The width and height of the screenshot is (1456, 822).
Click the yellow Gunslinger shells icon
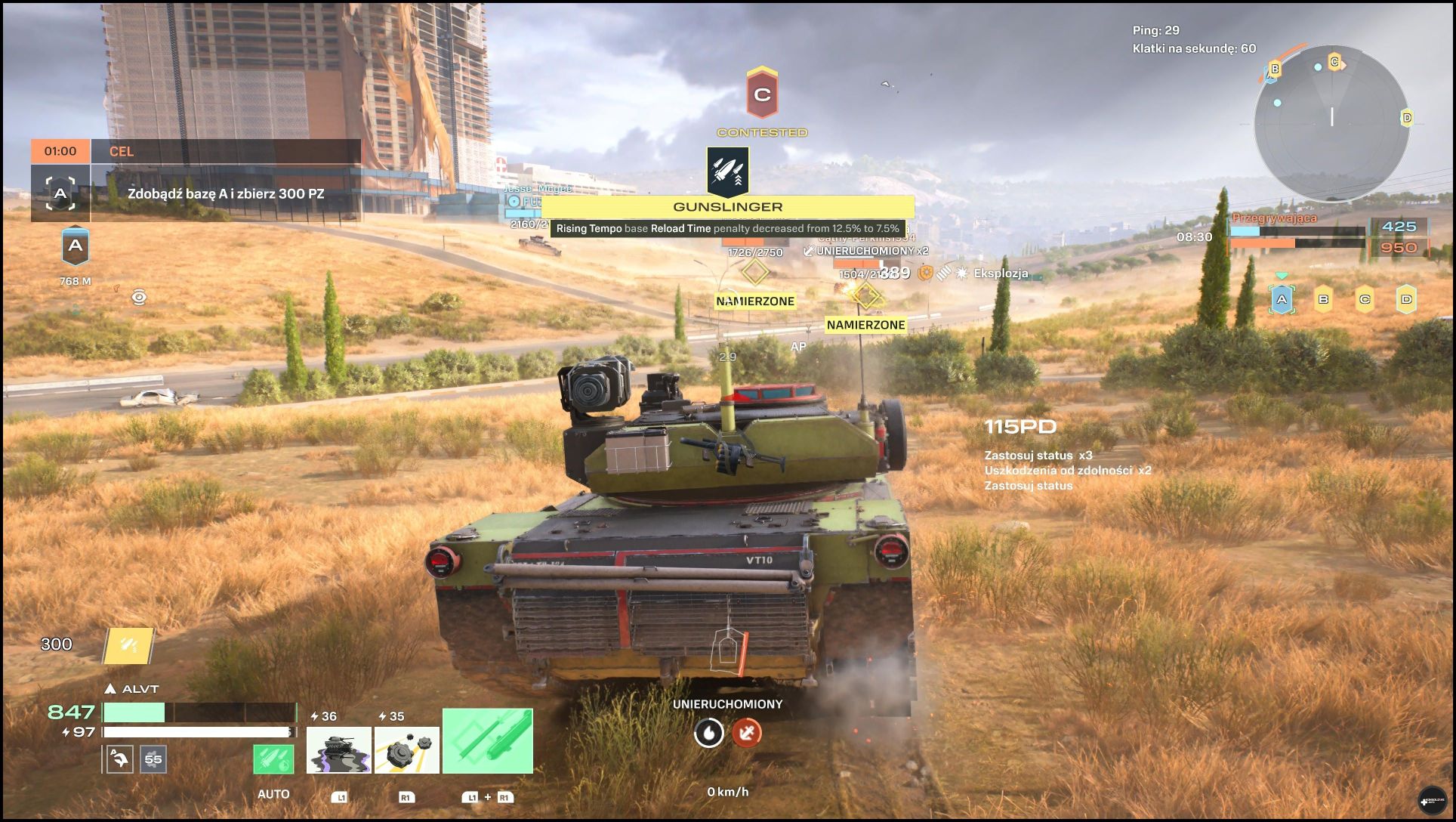(x=128, y=646)
